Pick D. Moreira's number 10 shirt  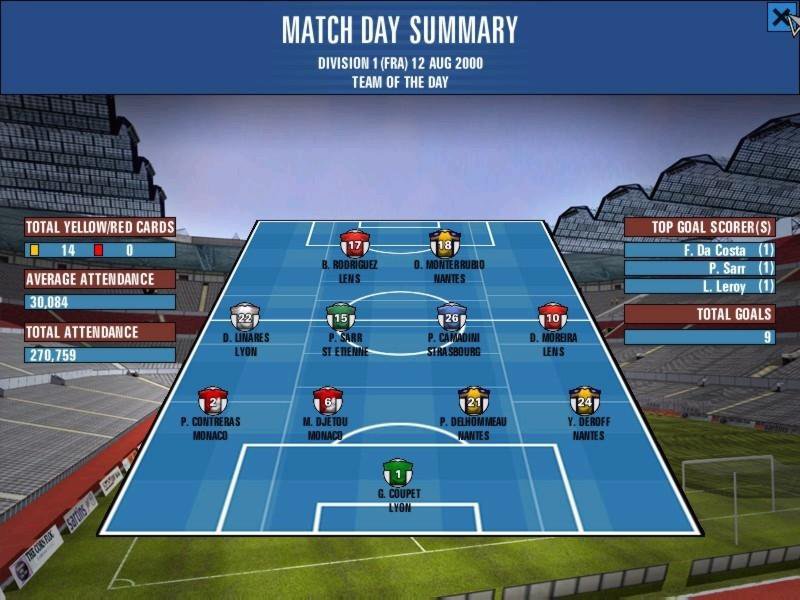[552, 318]
